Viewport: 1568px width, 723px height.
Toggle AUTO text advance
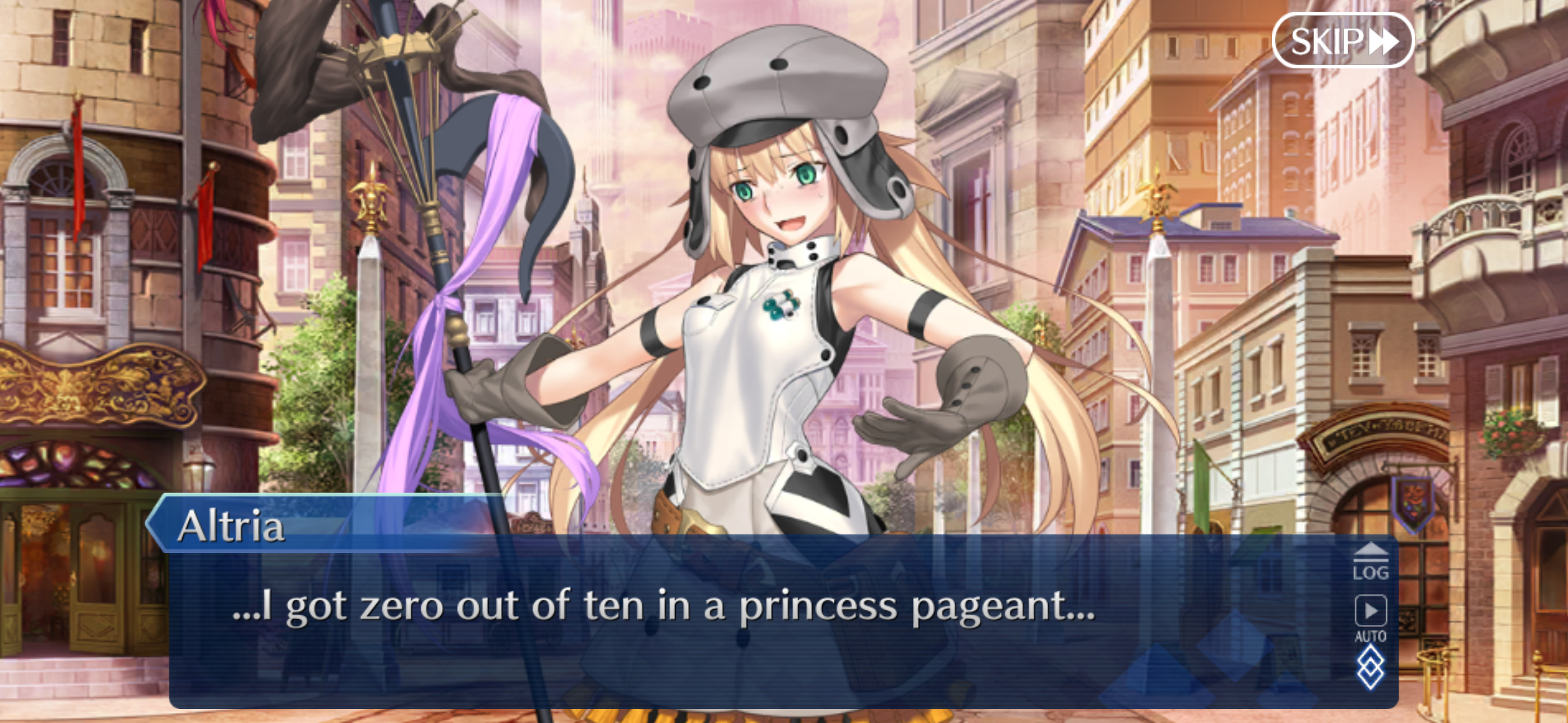coord(1371,618)
